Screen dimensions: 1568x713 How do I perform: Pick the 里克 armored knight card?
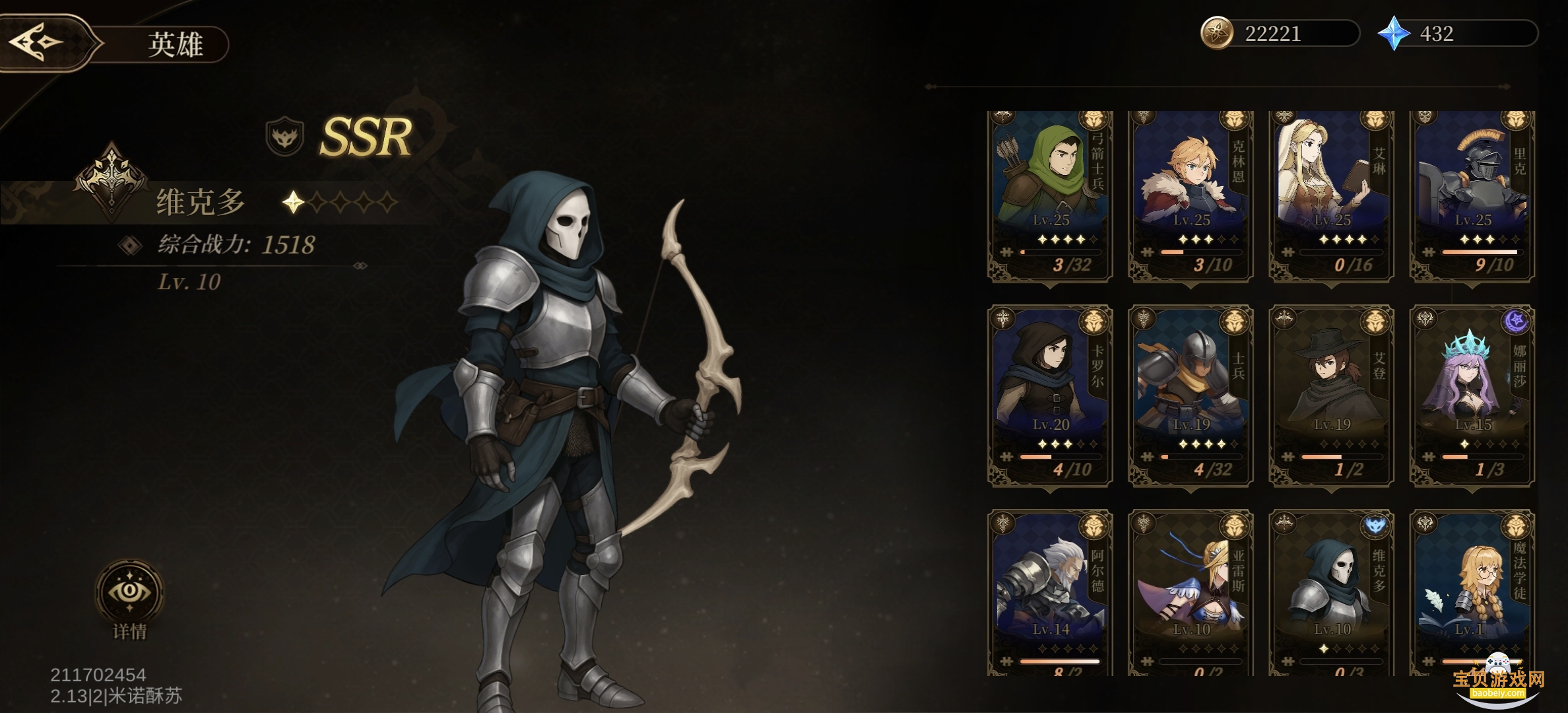1472,195
